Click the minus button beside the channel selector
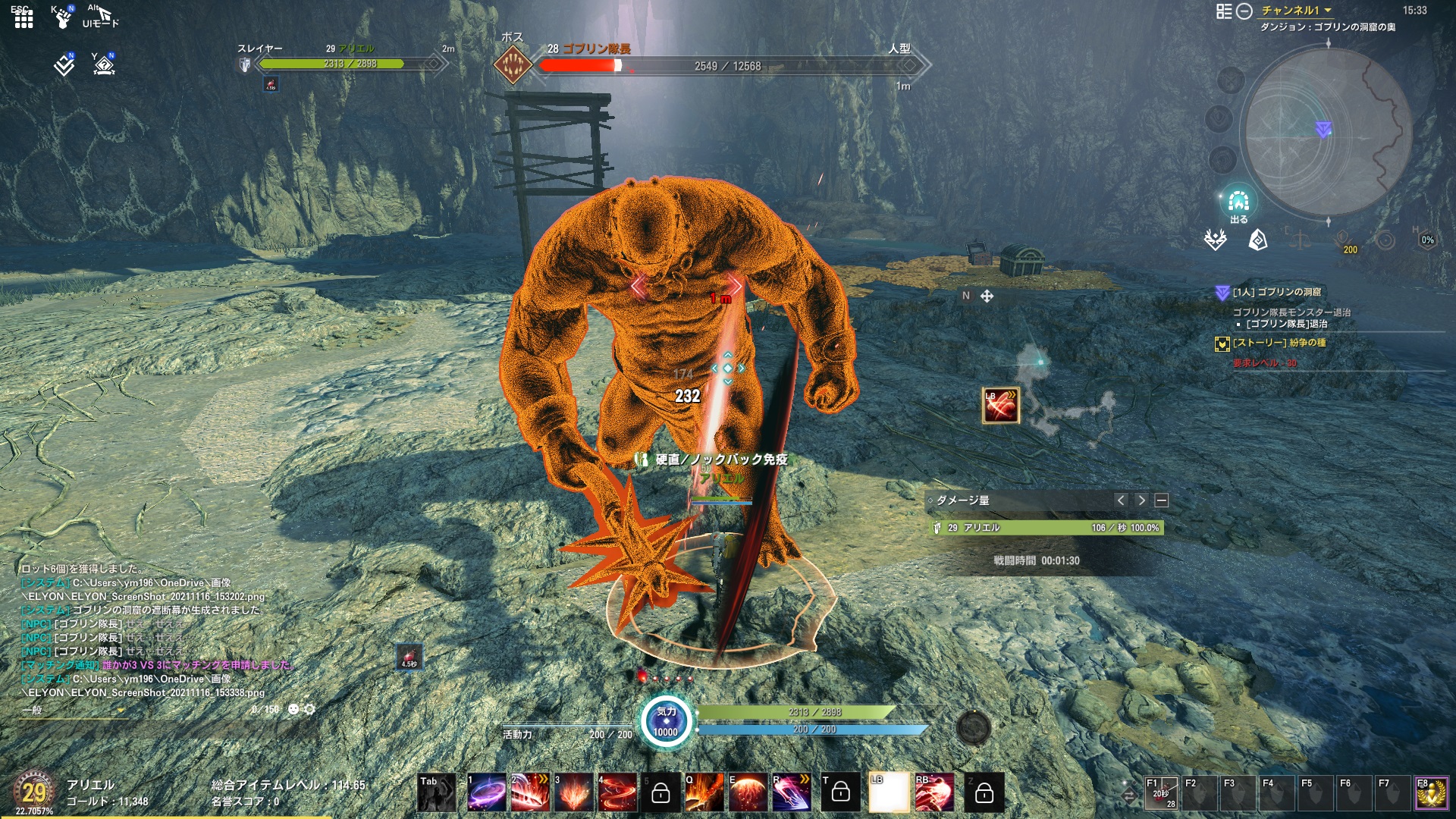The image size is (1456, 819). [1244, 11]
